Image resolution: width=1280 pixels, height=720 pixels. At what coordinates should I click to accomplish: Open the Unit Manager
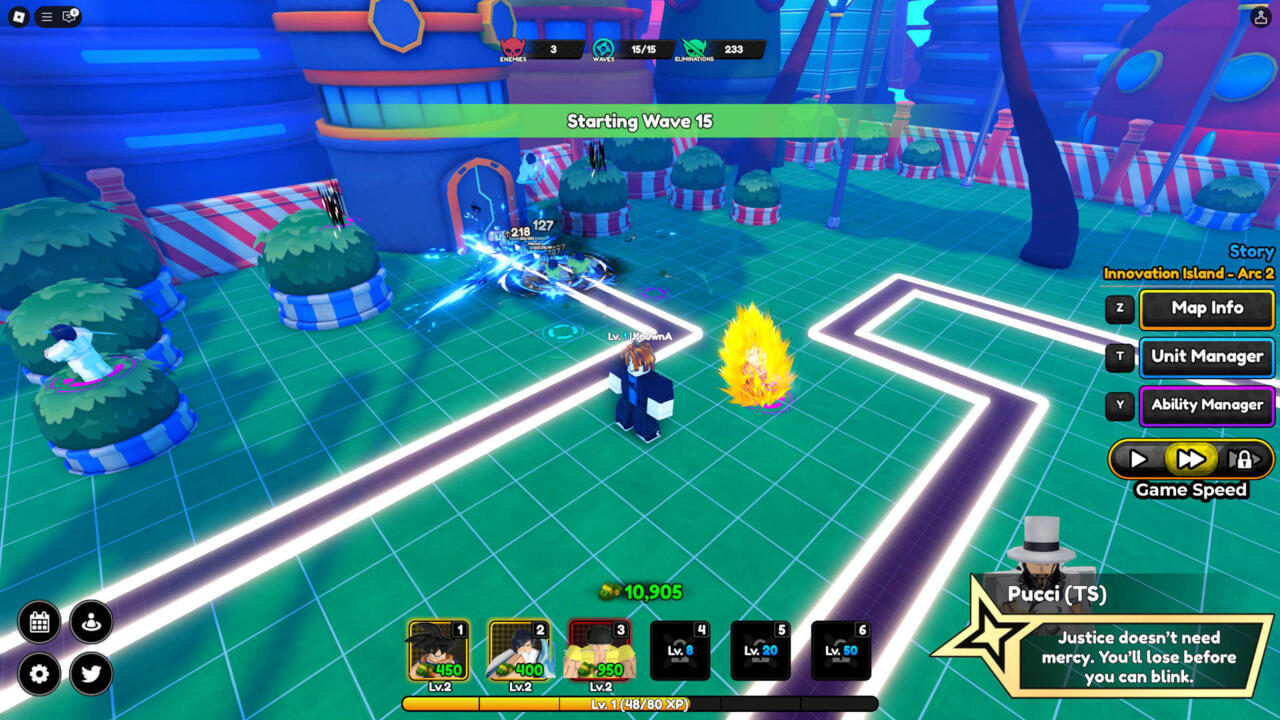pos(1206,357)
